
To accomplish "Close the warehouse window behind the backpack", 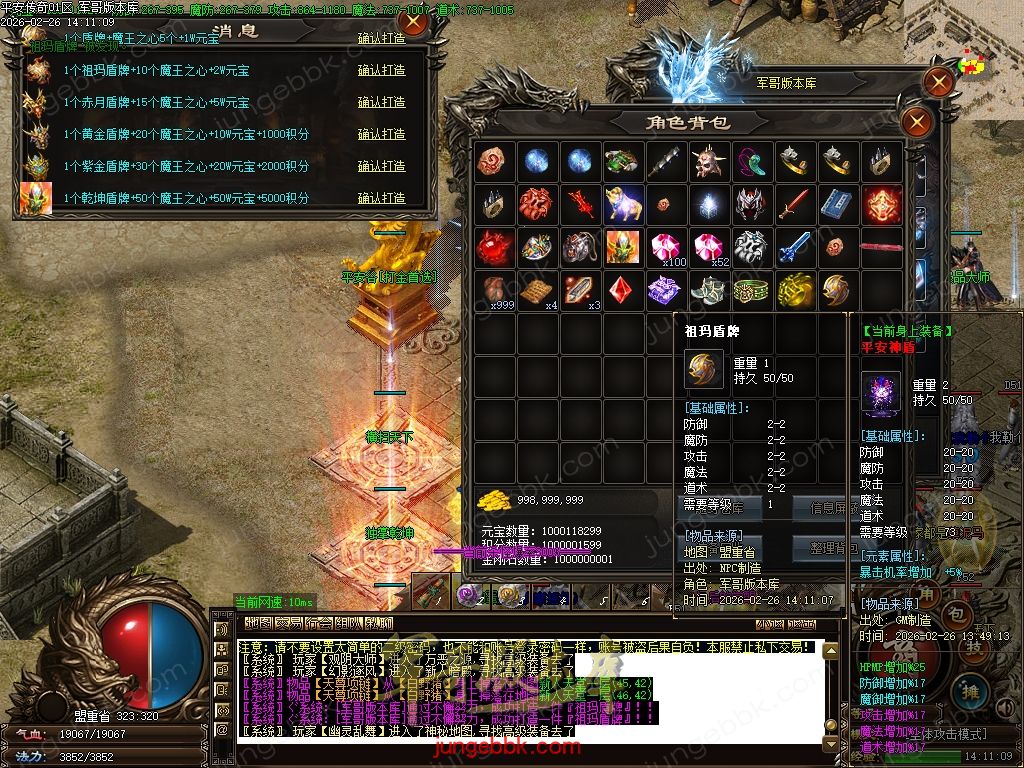I will point(939,82).
